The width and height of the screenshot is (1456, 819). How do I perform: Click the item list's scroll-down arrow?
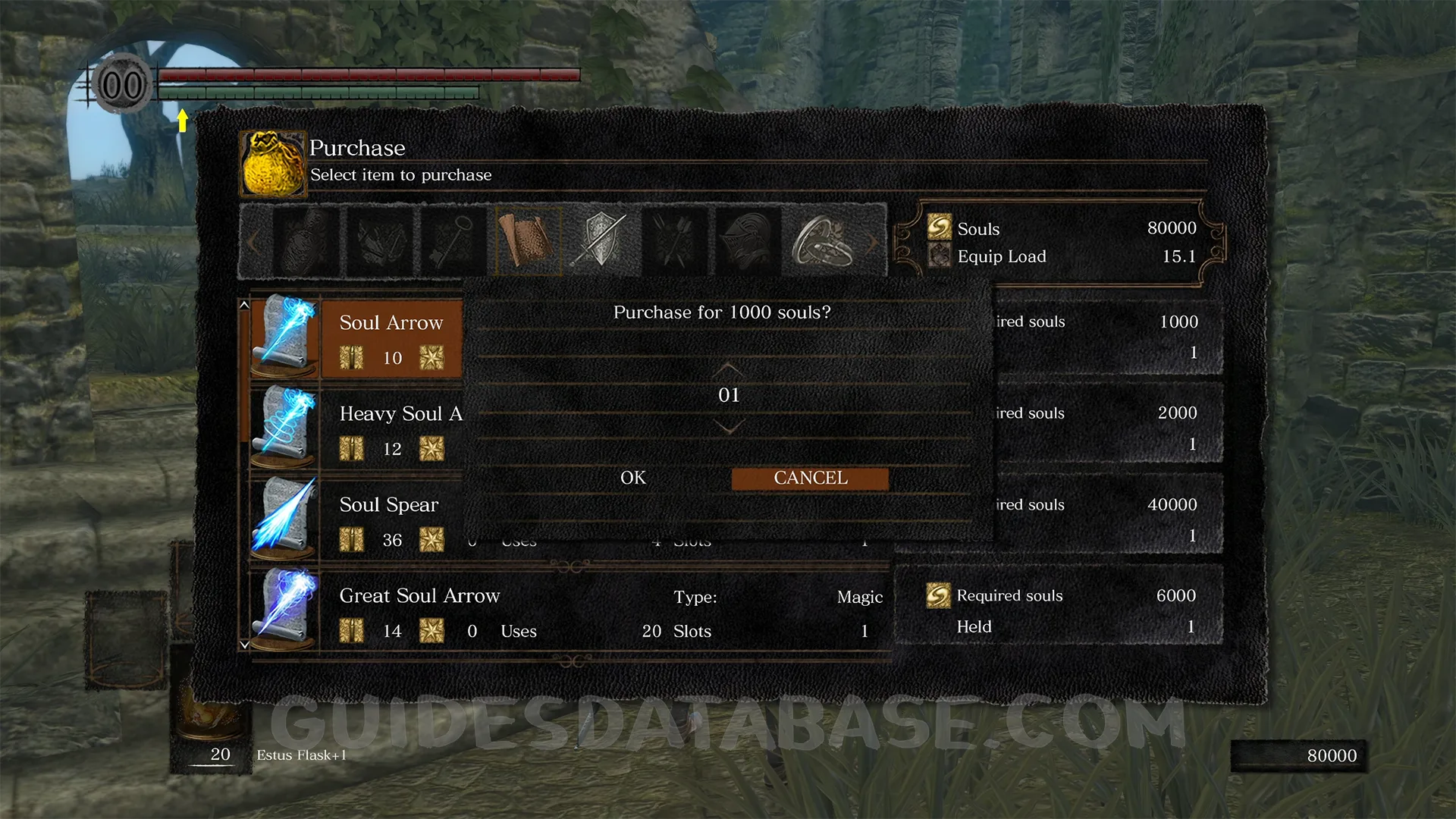click(x=244, y=645)
